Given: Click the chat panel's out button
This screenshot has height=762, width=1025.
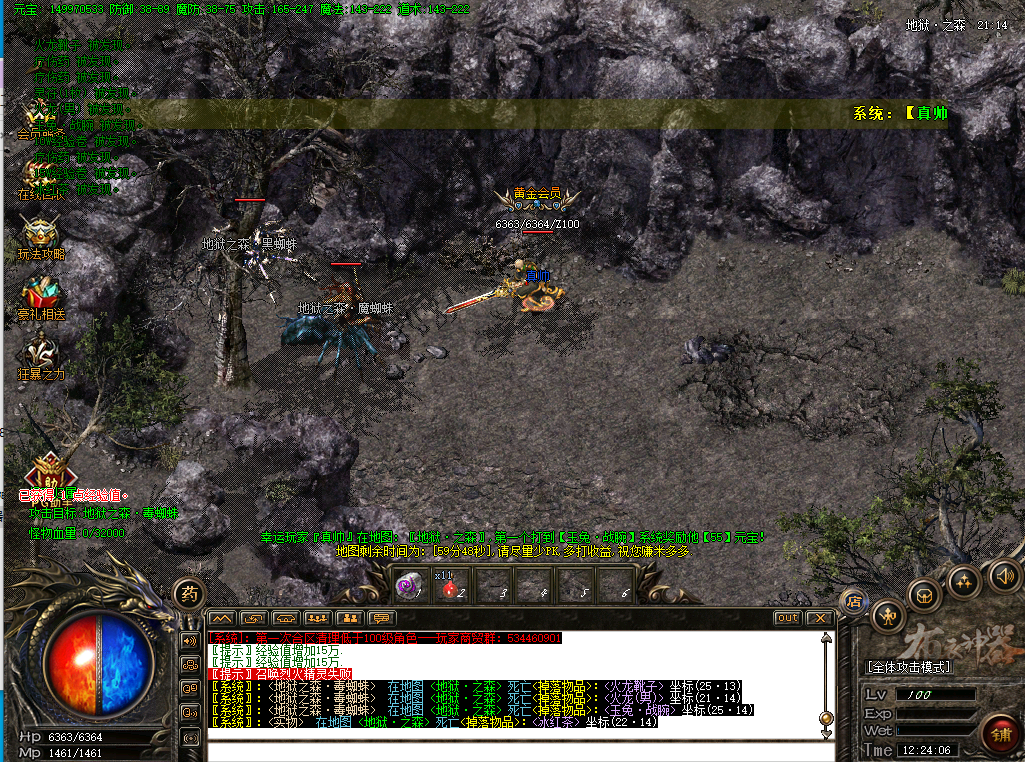Looking at the screenshot, I should (788, 618).
